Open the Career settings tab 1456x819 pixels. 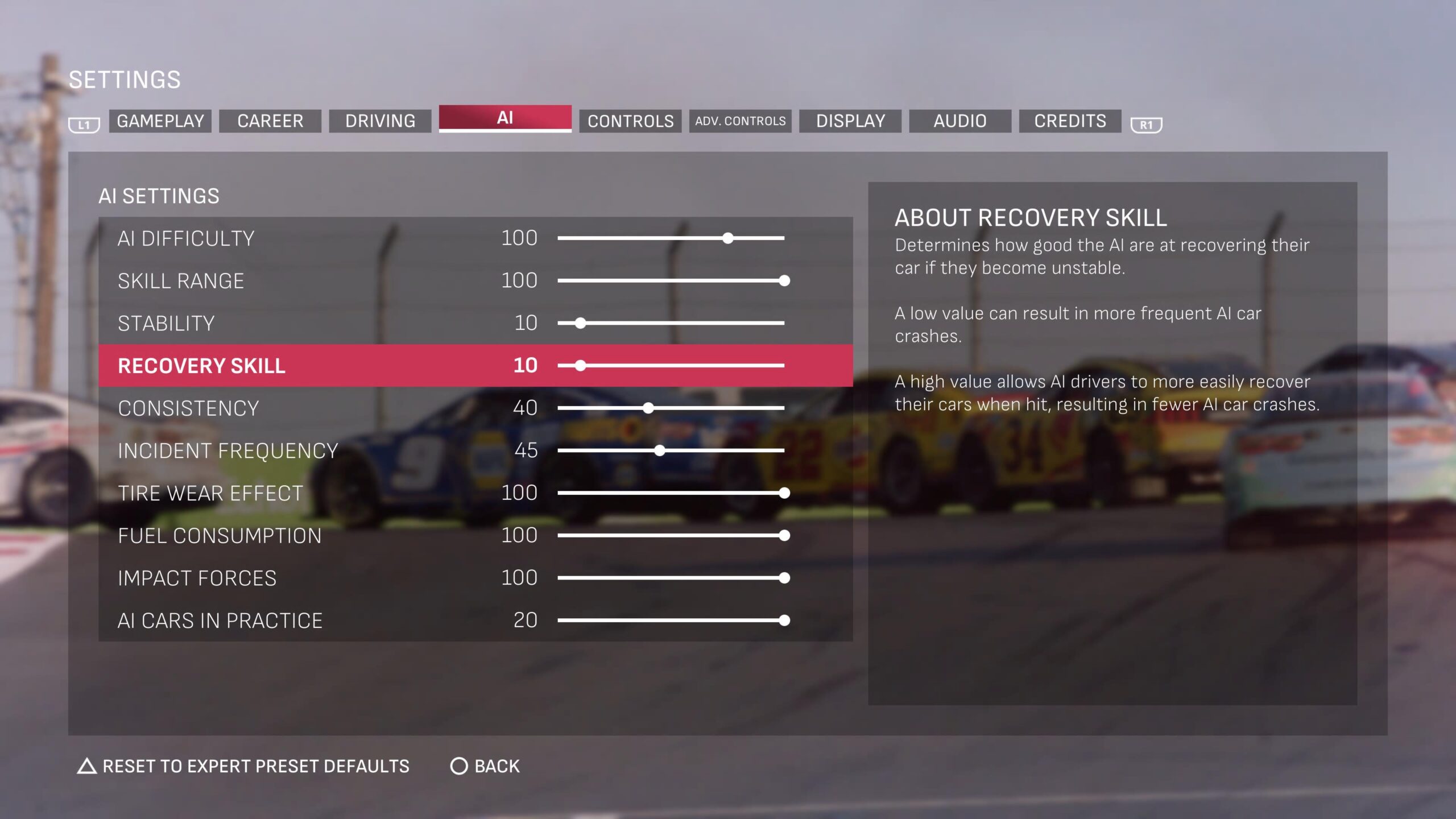(x=270, y=121)
